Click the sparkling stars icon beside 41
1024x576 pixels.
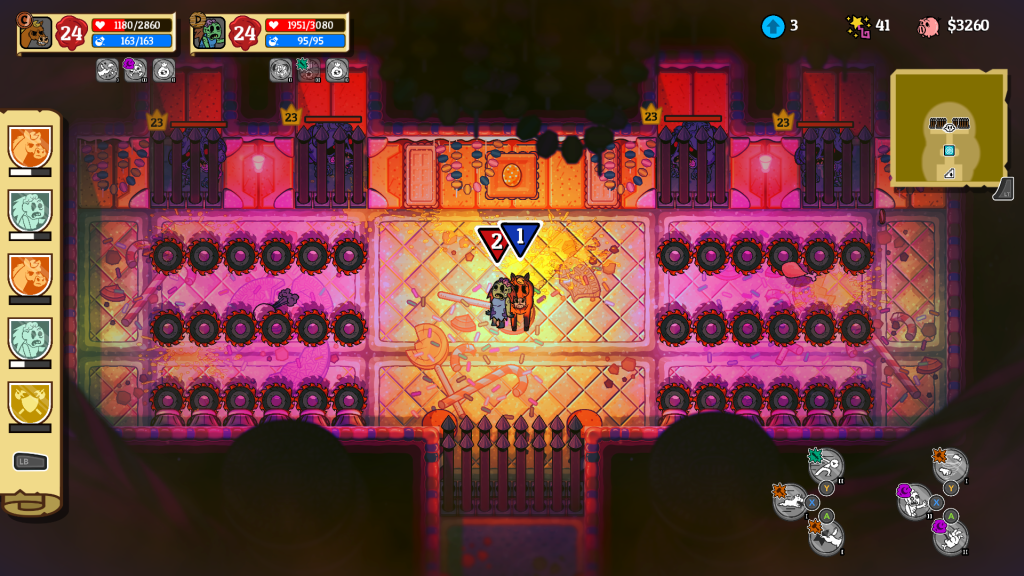tap(858, 26)
